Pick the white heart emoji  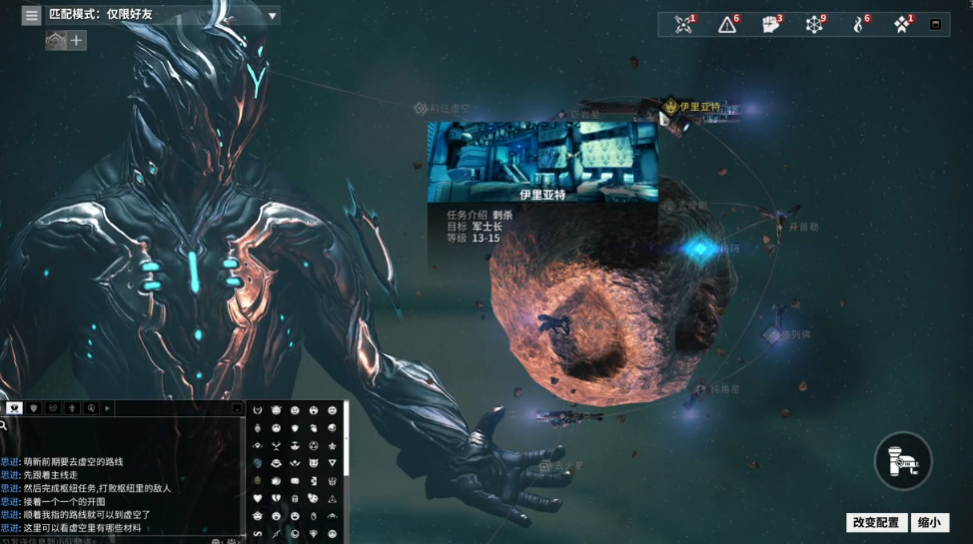[257, 497]
